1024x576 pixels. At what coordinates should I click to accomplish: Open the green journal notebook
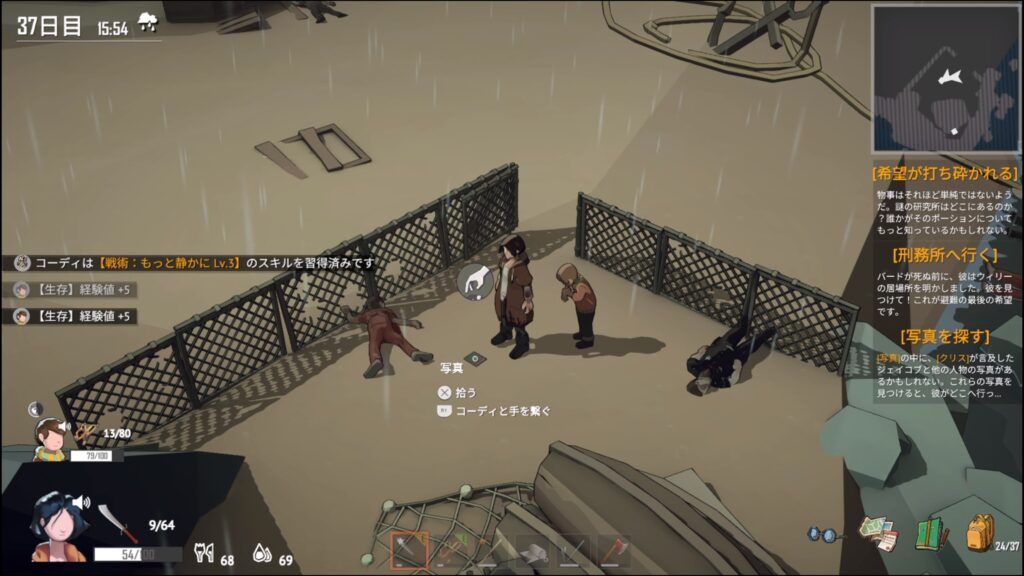tap(931, 533)
